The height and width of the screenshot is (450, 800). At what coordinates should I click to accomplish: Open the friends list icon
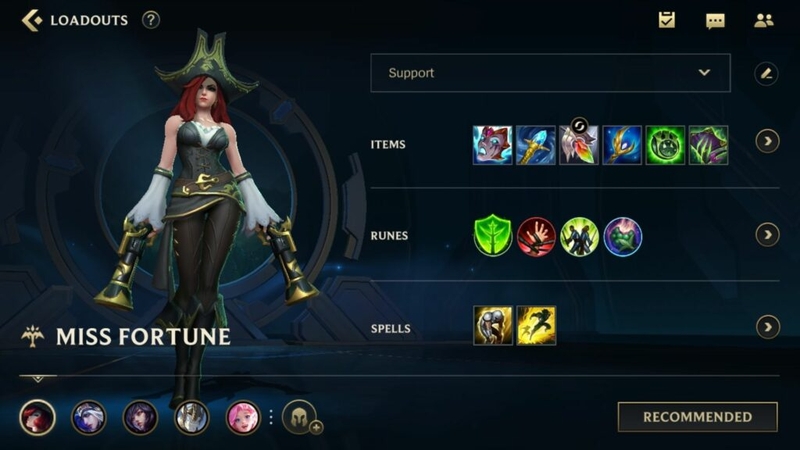[x=764, y=20]
